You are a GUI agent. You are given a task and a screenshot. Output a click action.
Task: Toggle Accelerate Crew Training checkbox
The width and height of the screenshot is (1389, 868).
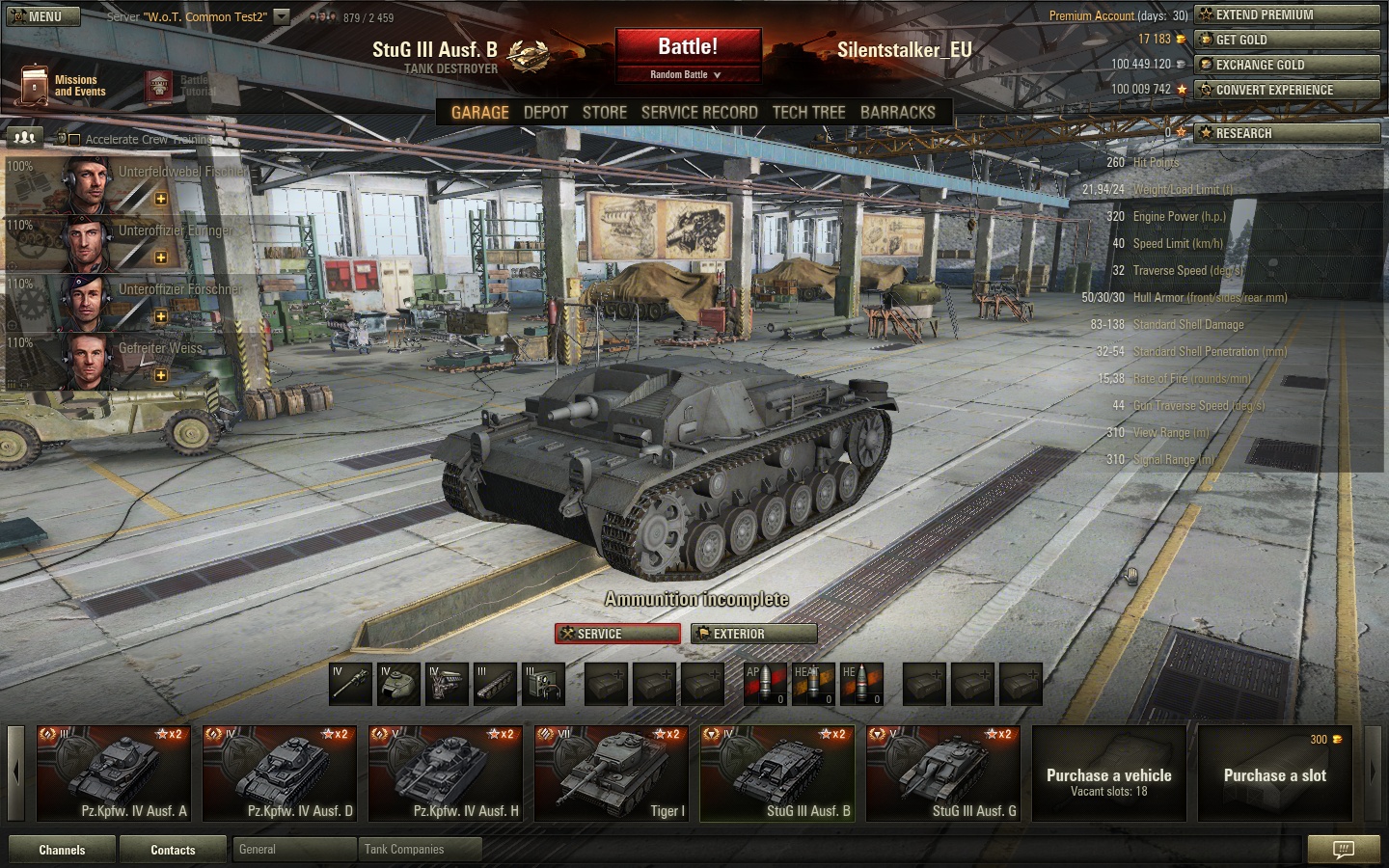coord(74,140)
